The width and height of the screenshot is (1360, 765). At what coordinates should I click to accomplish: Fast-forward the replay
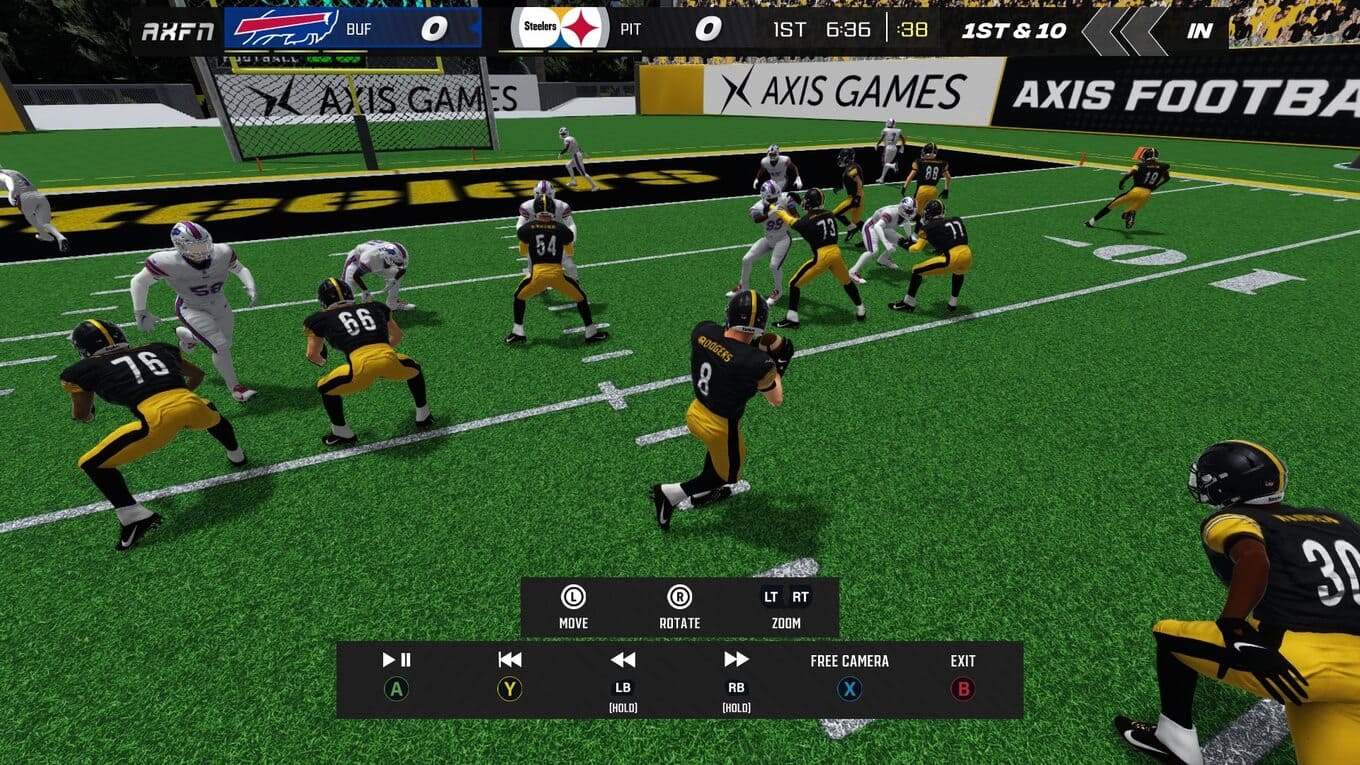click(736, 675)
